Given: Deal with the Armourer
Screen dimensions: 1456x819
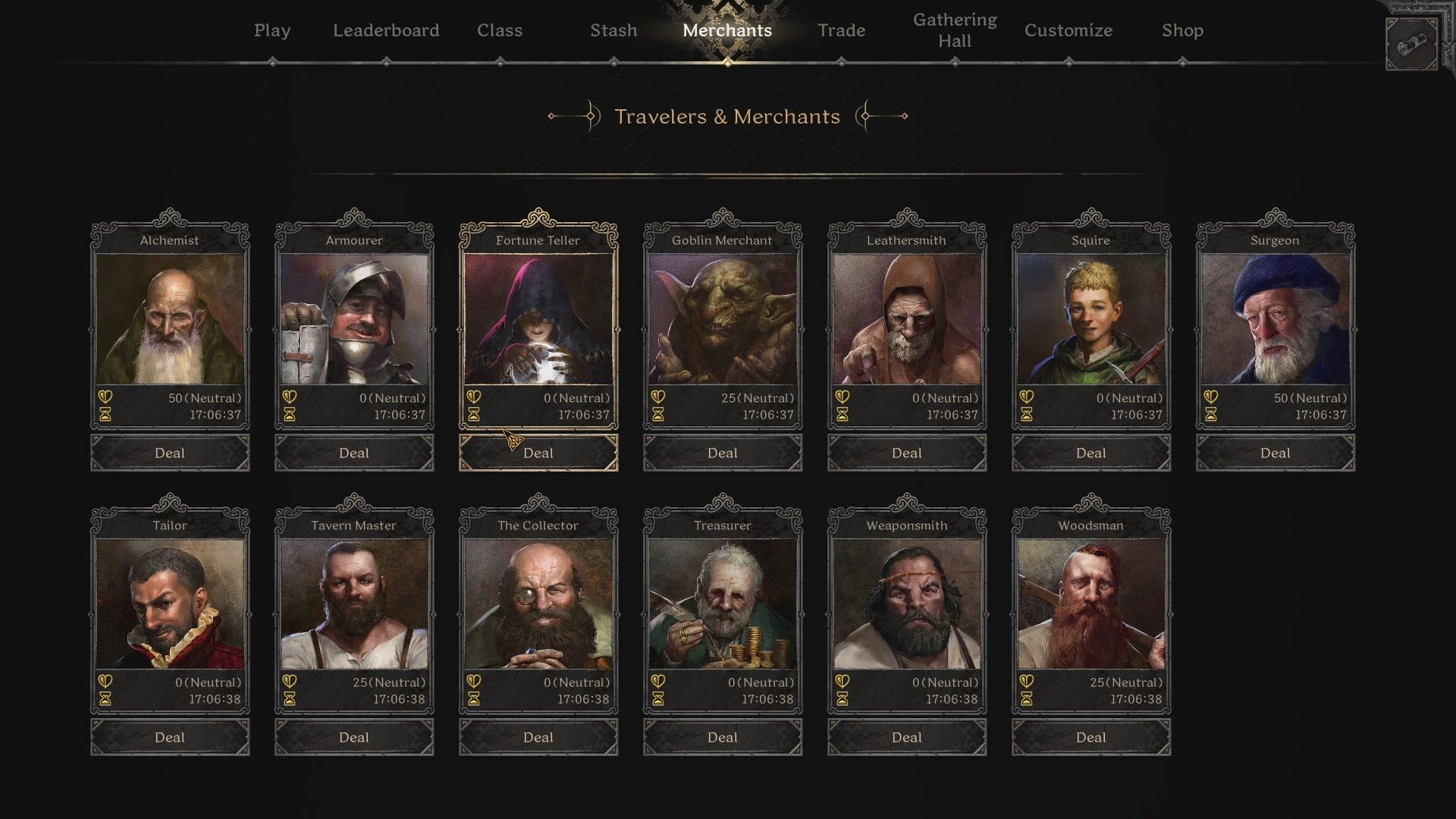Looking at the screenshot, I should (354, 453).
